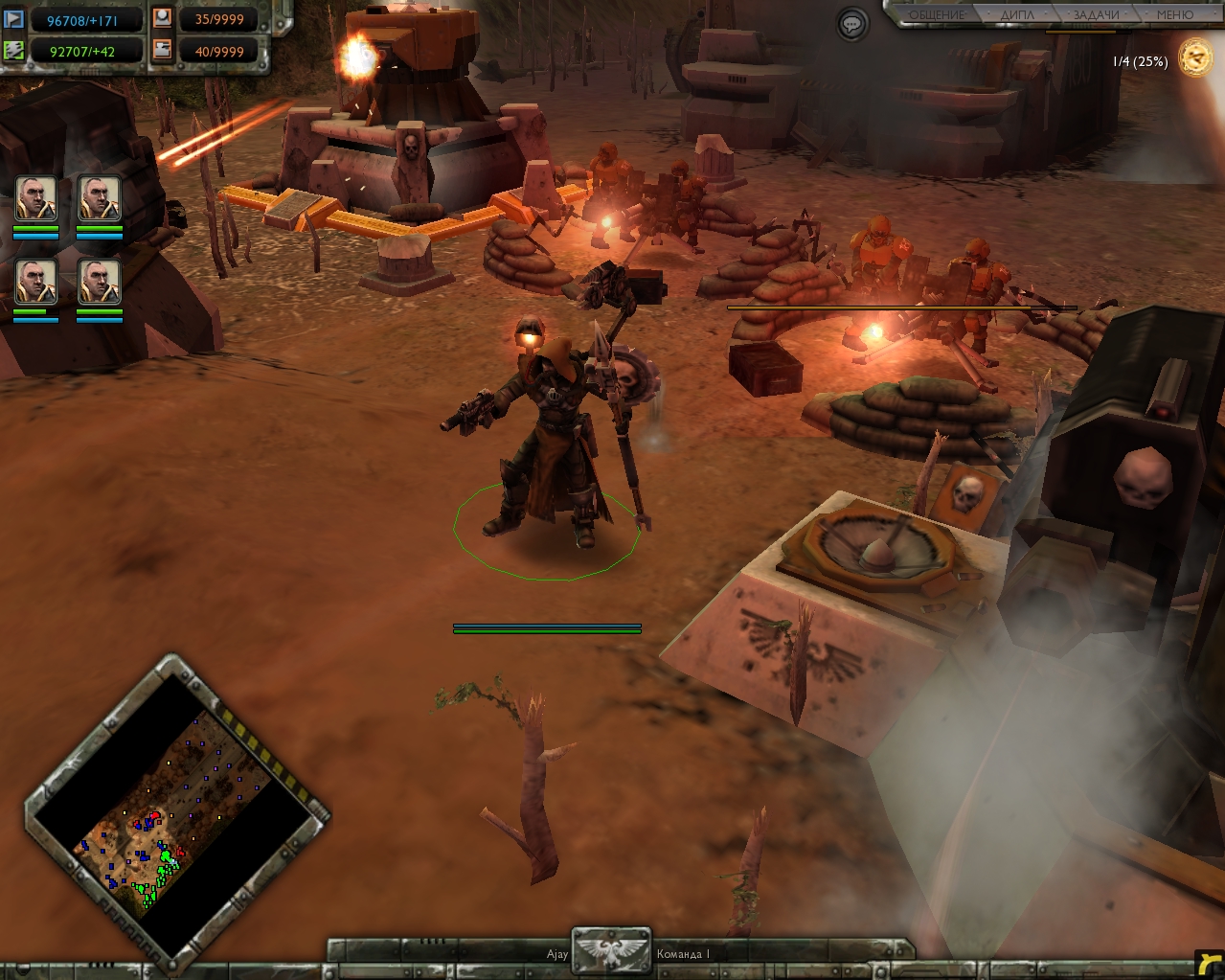Click the blue flag requisition icon
1225x980 pixels.
click(14, 17)
